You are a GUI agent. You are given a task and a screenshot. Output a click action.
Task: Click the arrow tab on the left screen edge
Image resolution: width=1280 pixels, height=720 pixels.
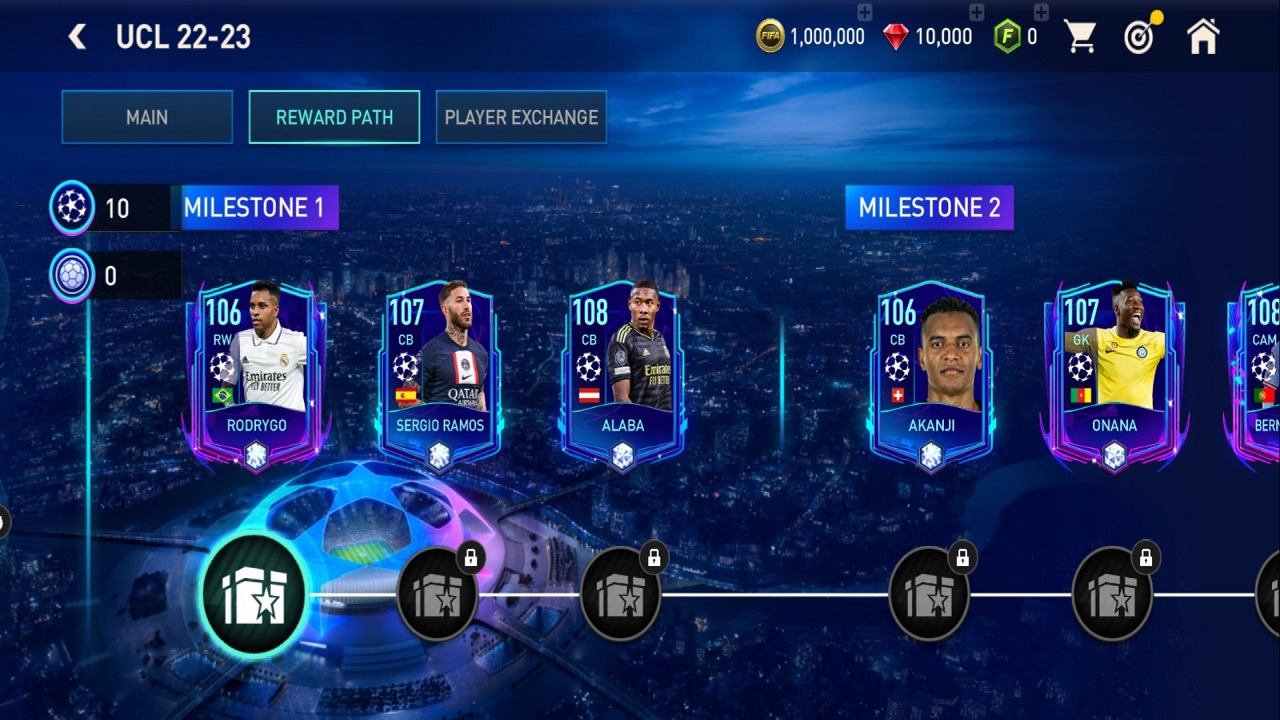[5, 522]
